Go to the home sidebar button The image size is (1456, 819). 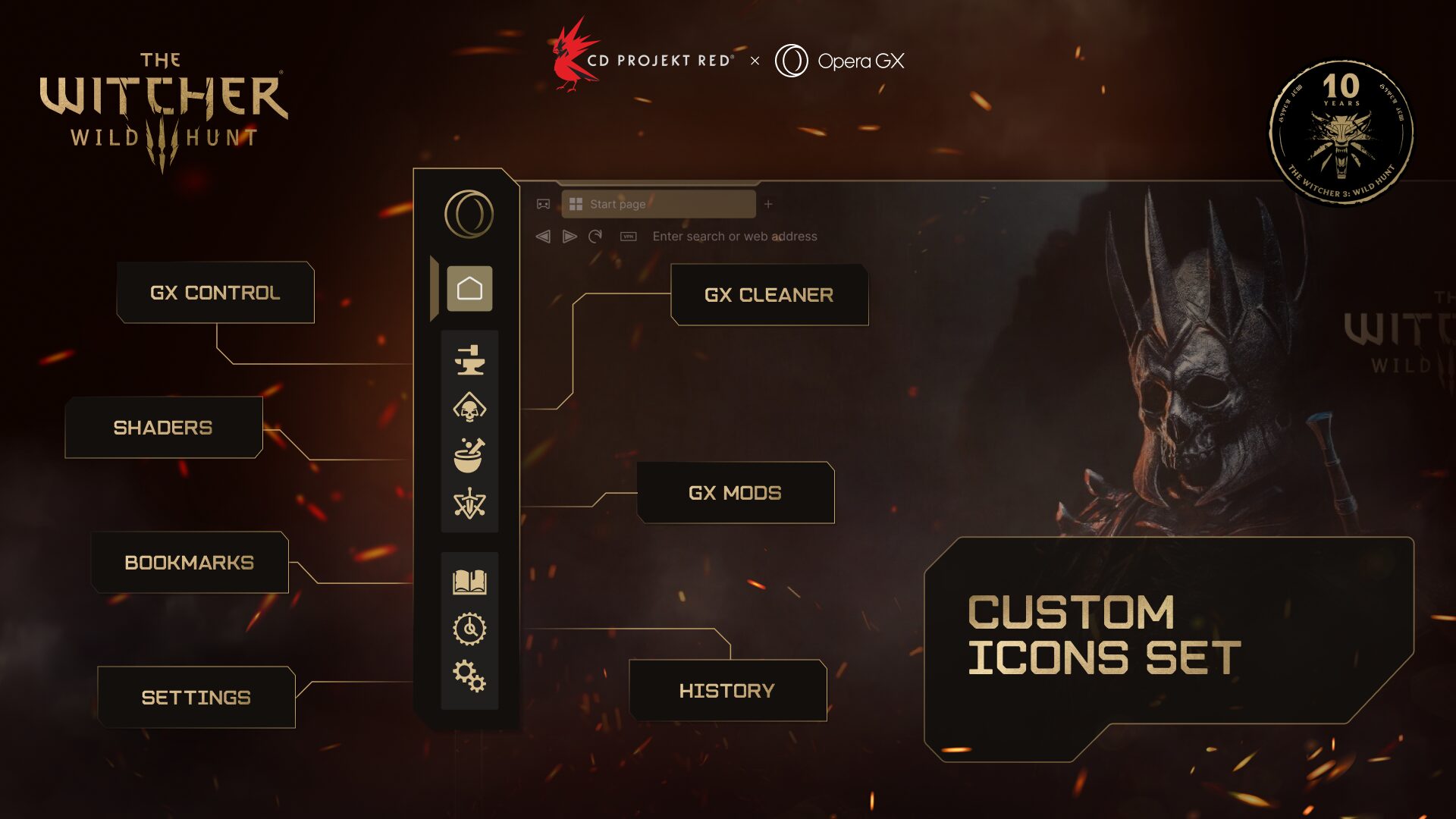[x=469, y=289]
